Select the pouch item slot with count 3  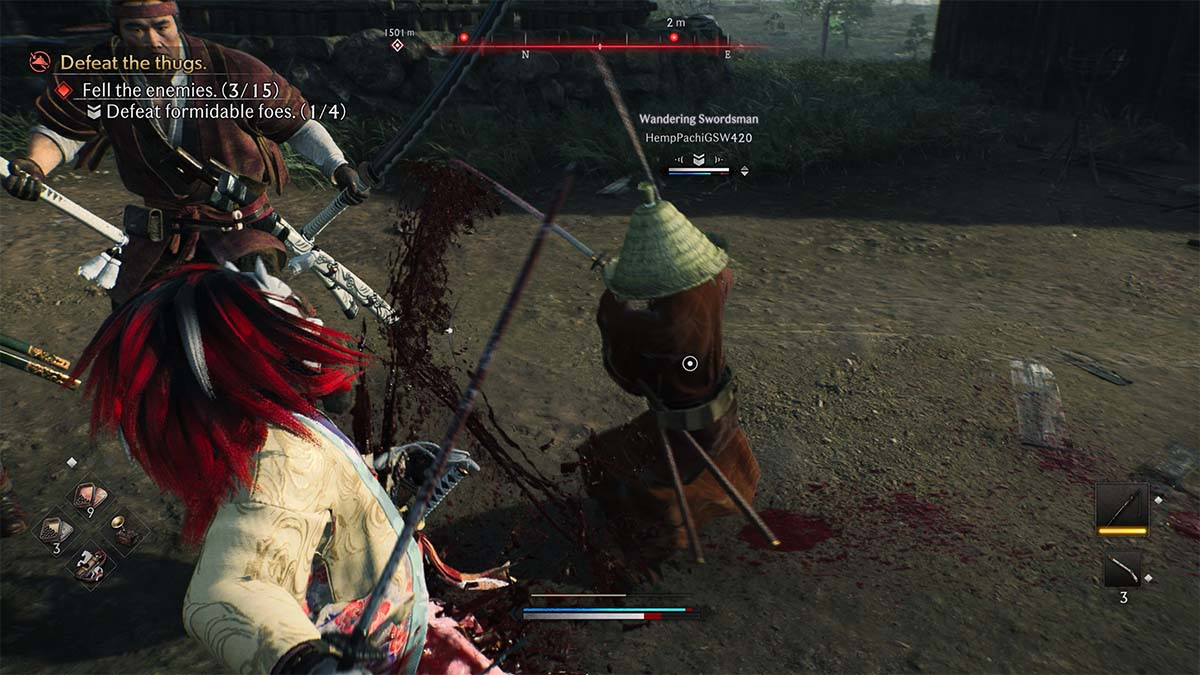pos(56,531)
